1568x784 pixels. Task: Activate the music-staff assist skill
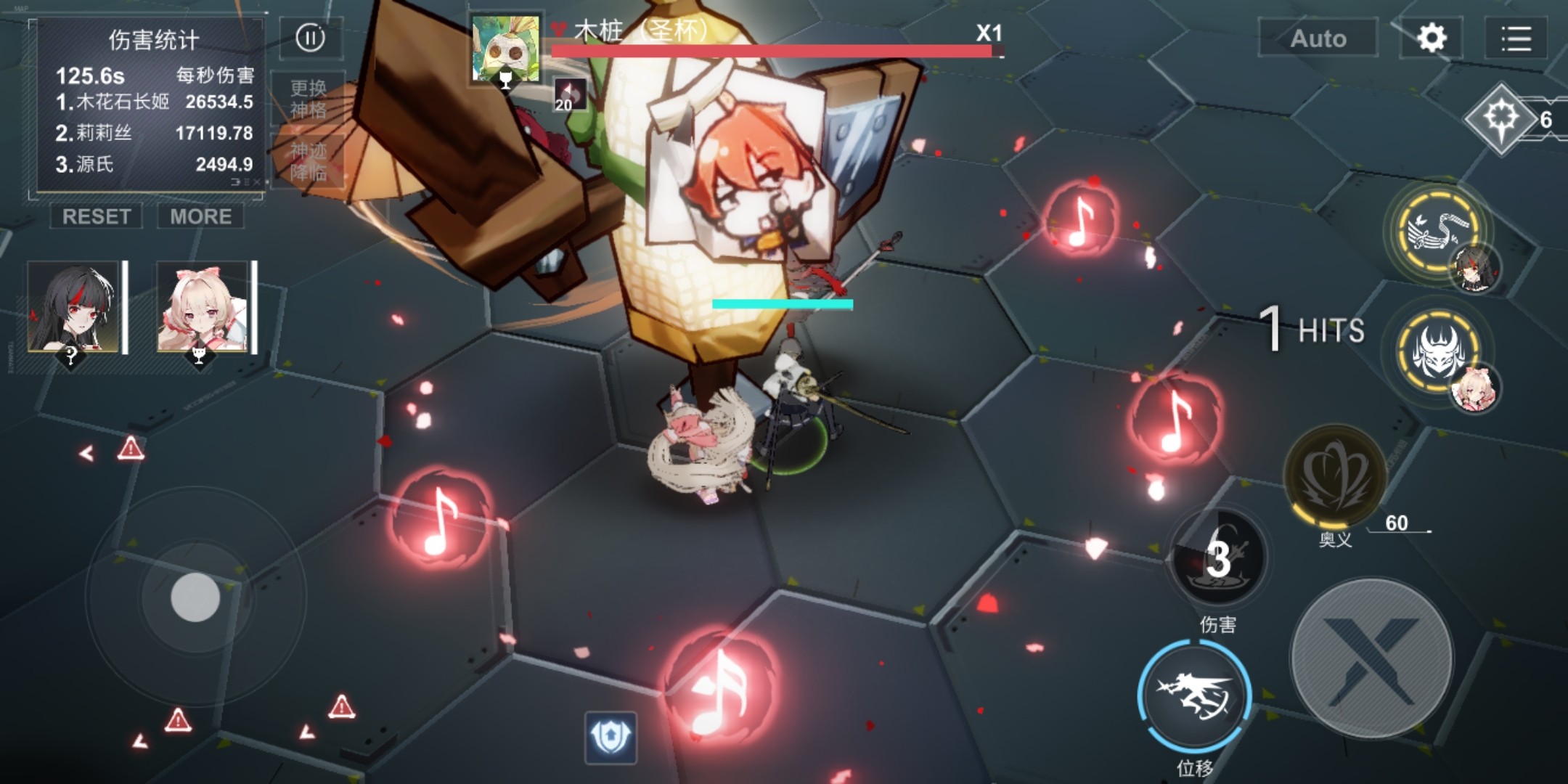coord(1435,231)
